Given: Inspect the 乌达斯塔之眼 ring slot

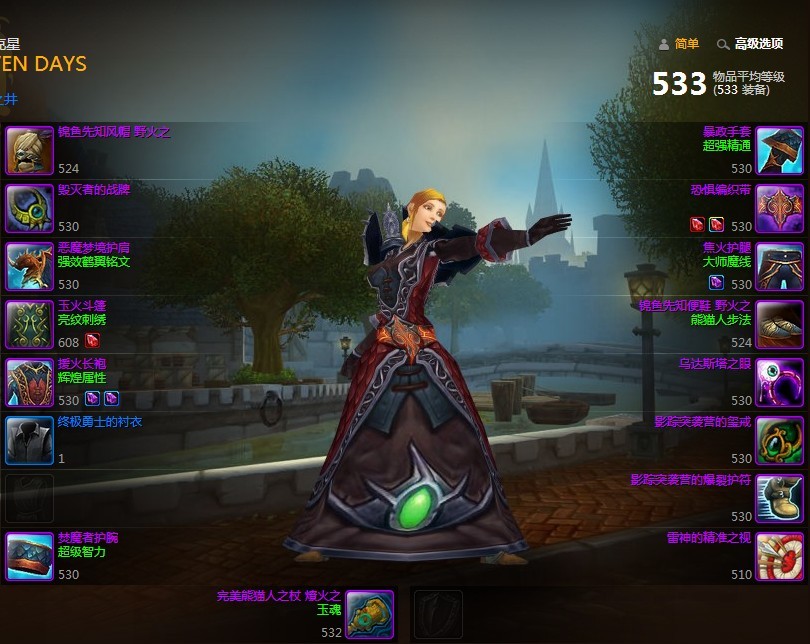Looking at the screenshot, I should click(x=779, y=382).
